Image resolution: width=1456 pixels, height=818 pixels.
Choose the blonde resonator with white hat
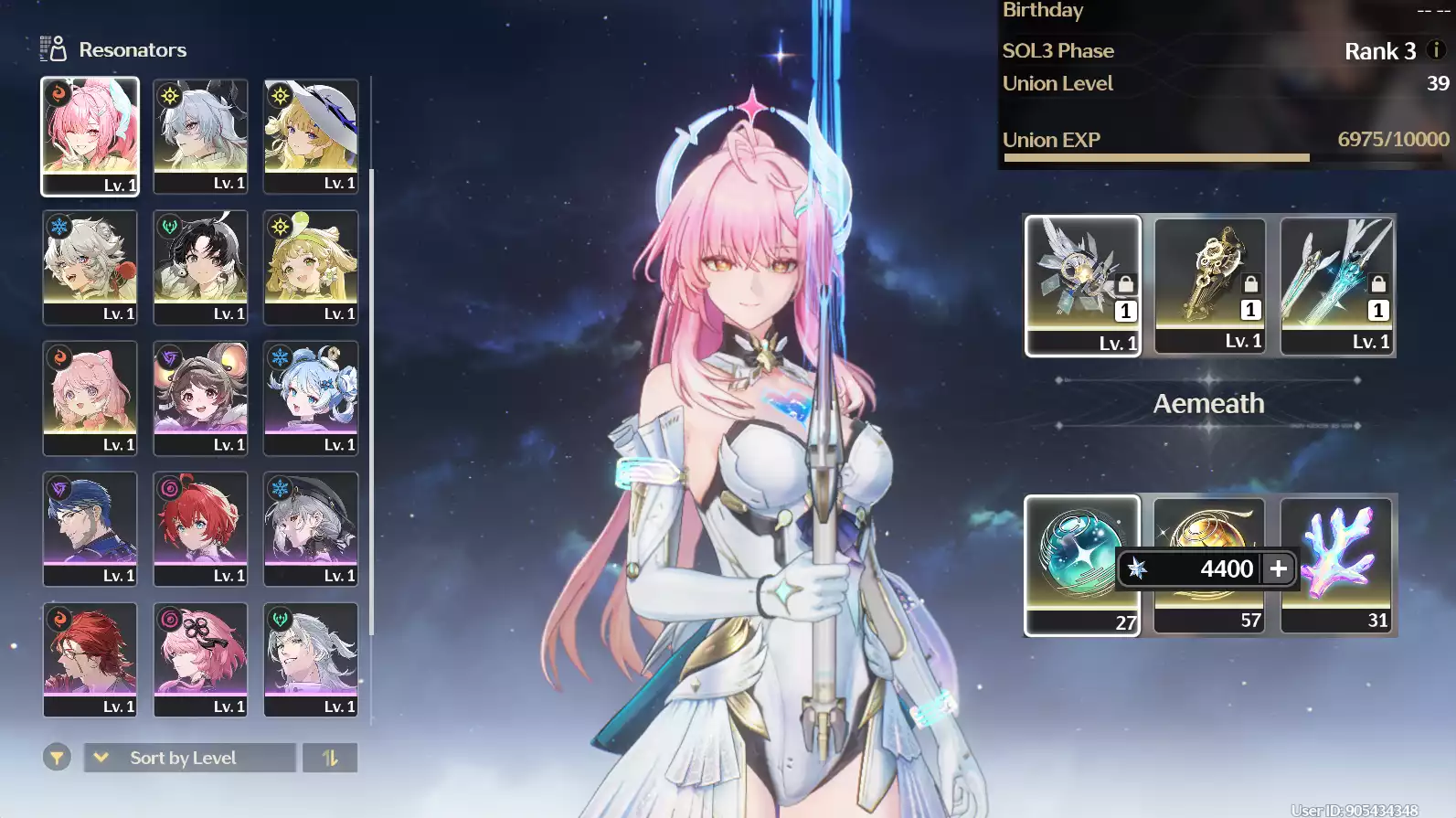311,135
